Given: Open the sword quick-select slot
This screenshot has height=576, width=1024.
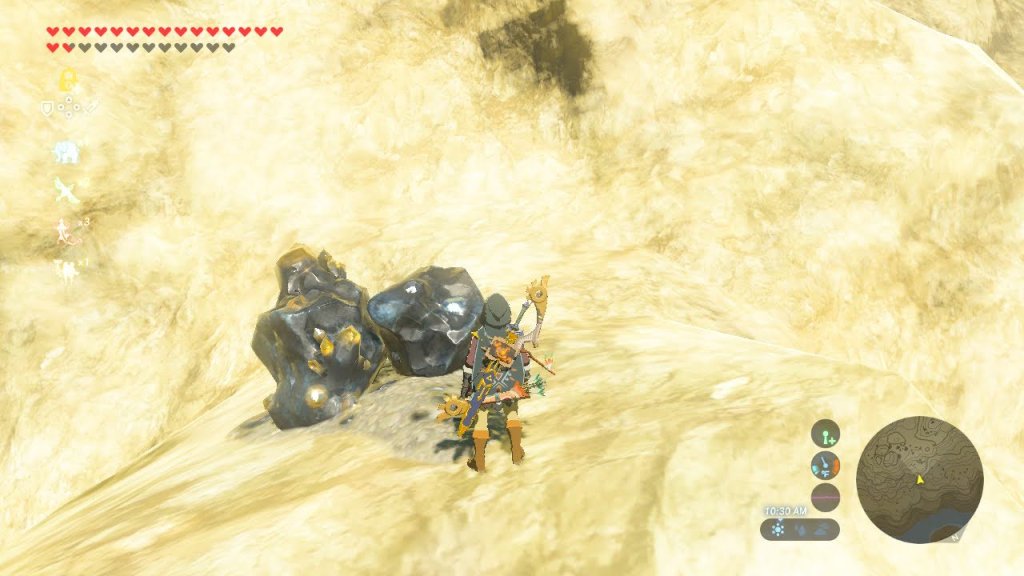Looking at the screenshot, I should pos(90,108).
